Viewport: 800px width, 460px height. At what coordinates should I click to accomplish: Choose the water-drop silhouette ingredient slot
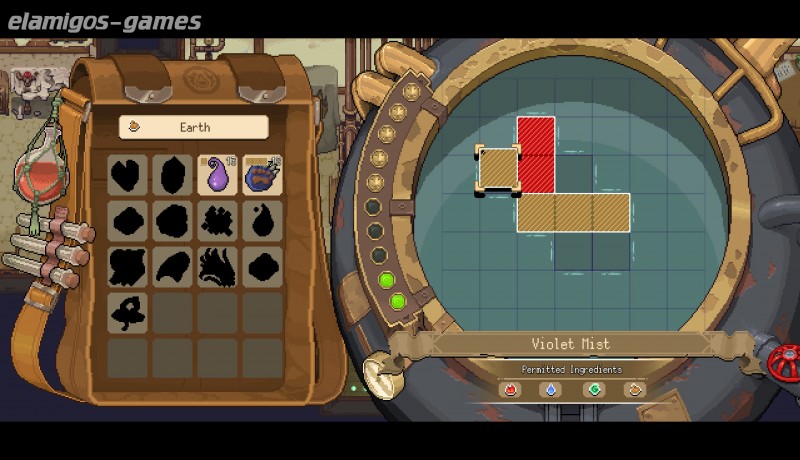point(262,220)
